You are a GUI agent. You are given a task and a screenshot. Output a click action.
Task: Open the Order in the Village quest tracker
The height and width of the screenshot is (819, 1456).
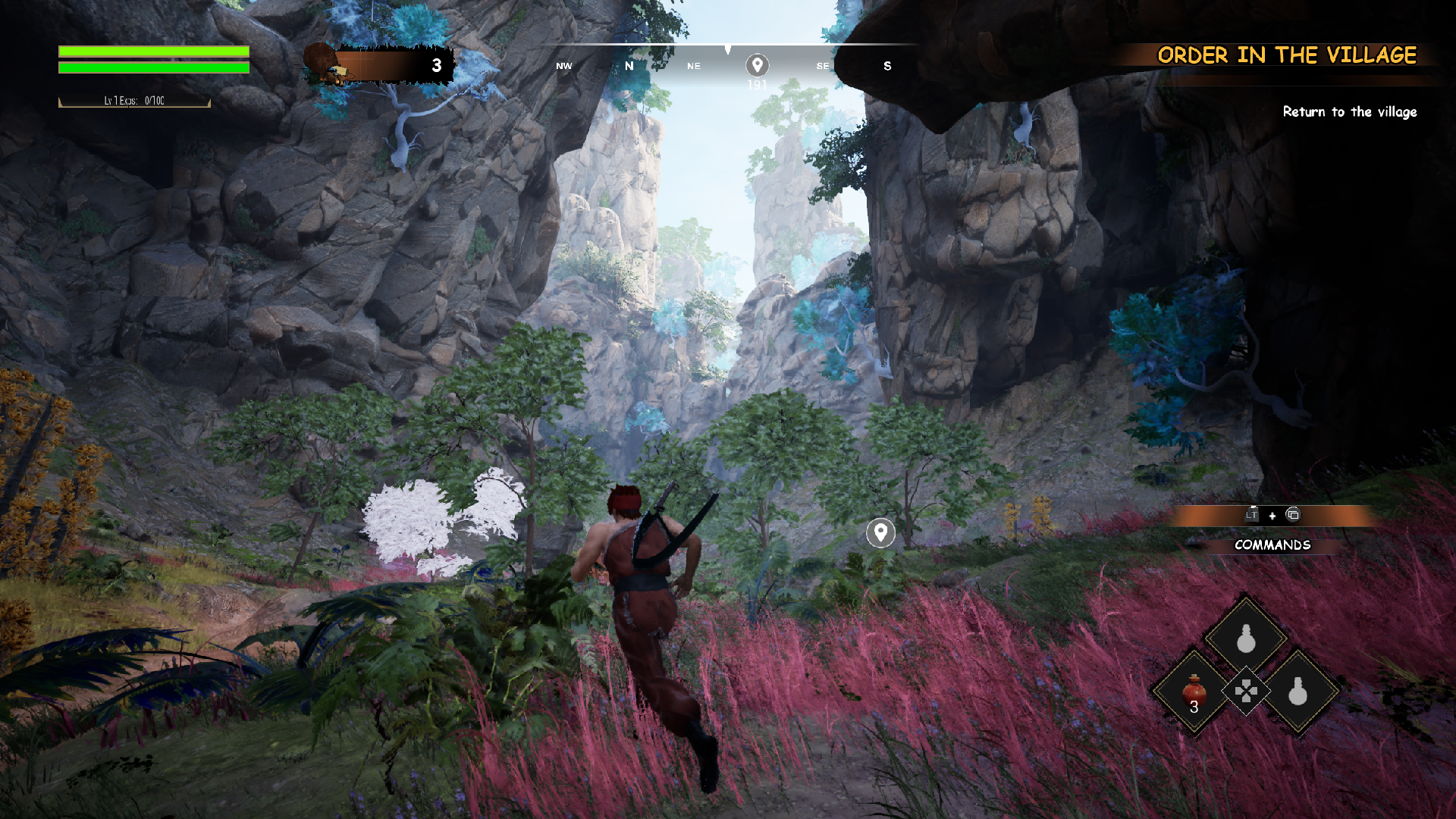1286,55
